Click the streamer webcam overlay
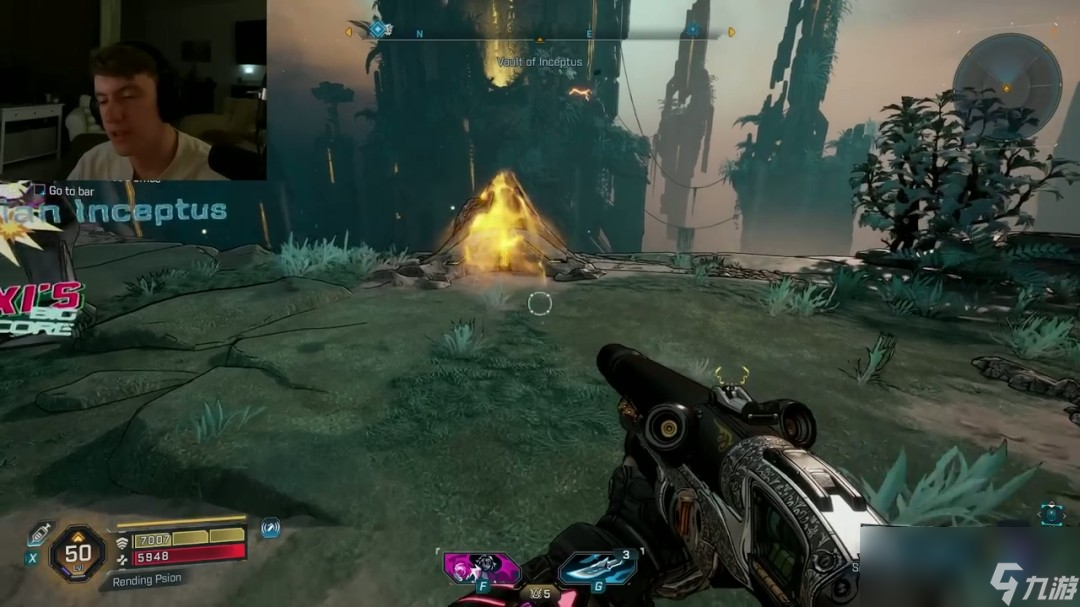 133,90
